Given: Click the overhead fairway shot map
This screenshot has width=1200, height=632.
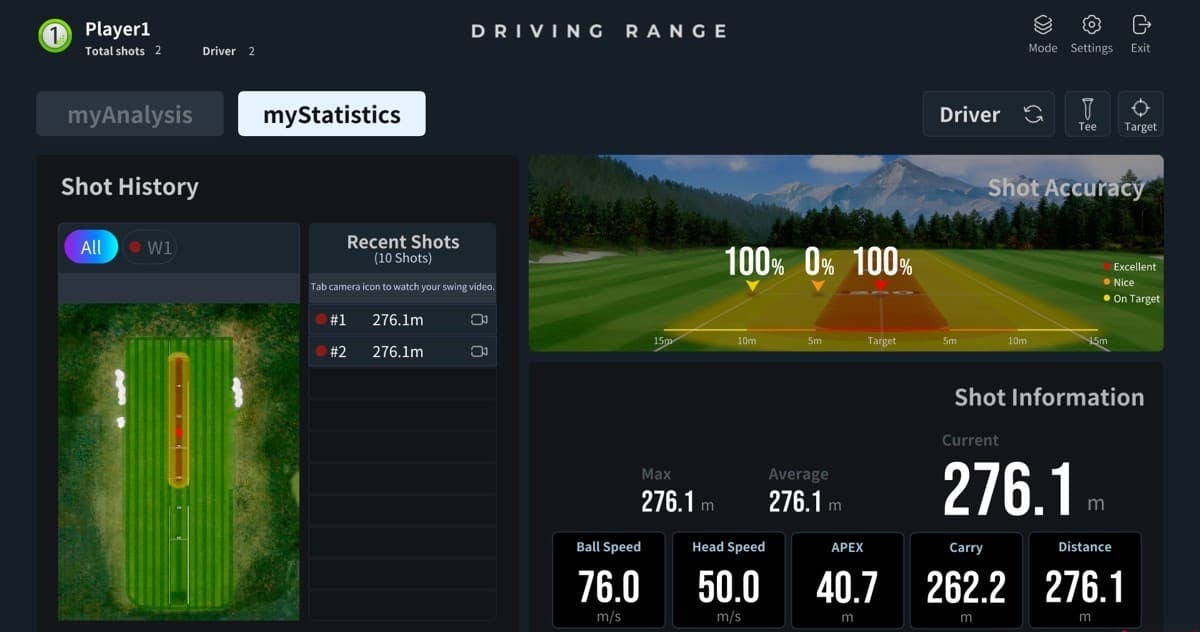Looking at the screenshot, I should [178, 462].
